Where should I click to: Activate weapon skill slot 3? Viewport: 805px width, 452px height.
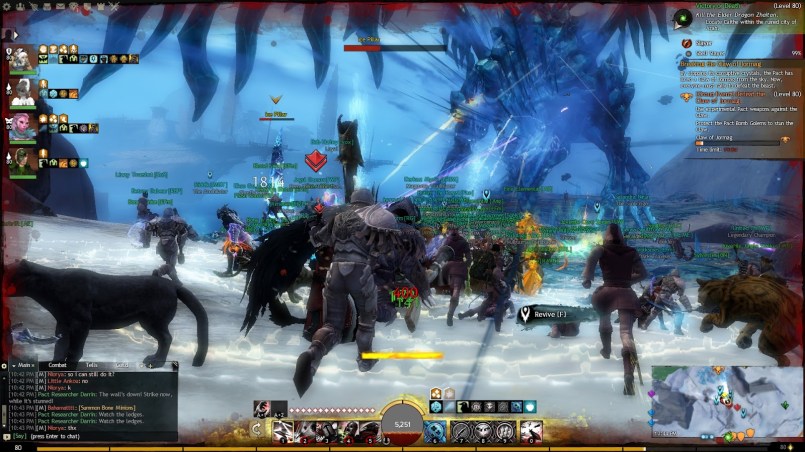[x=327, y=430]
